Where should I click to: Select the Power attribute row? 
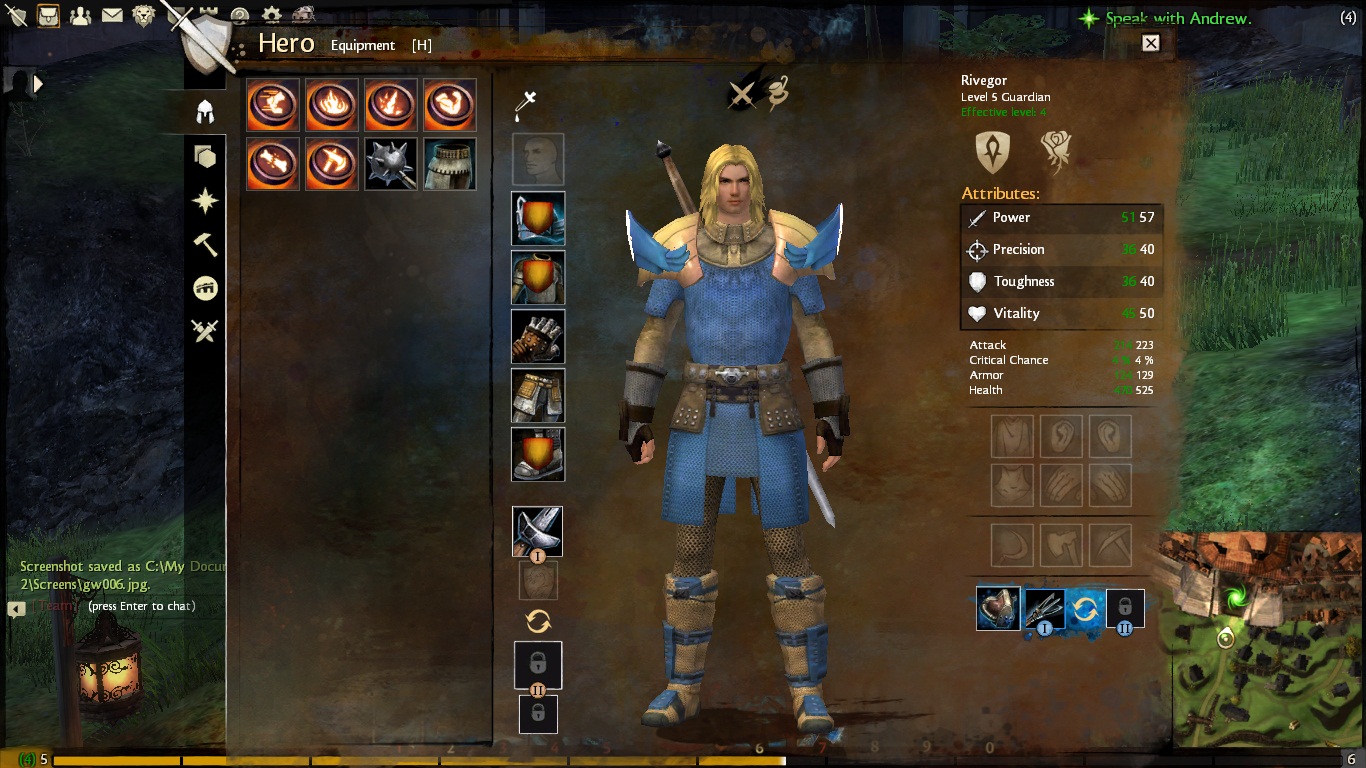tap(1061, 217)
